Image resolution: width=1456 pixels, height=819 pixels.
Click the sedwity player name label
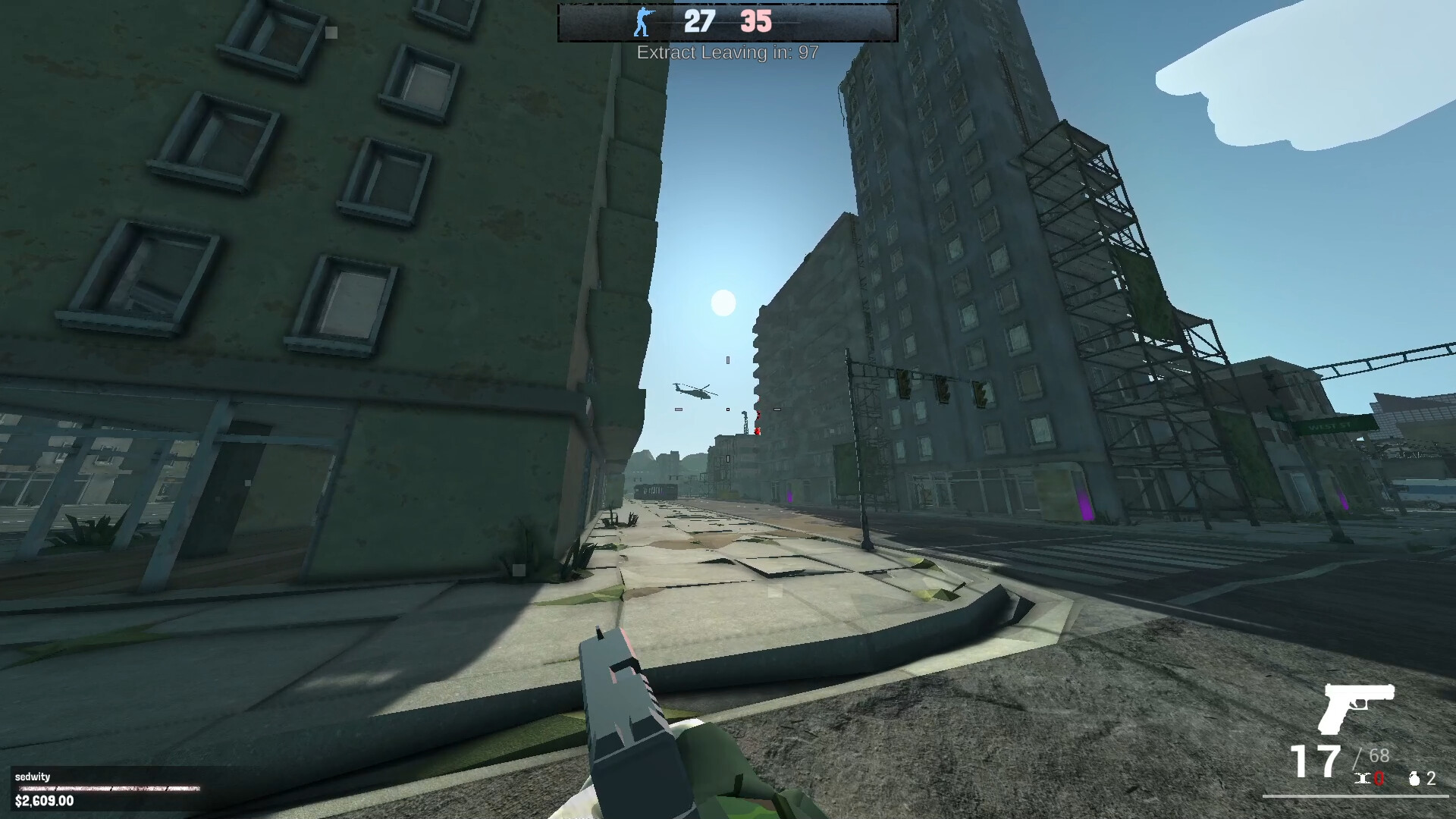coord(33,777)
